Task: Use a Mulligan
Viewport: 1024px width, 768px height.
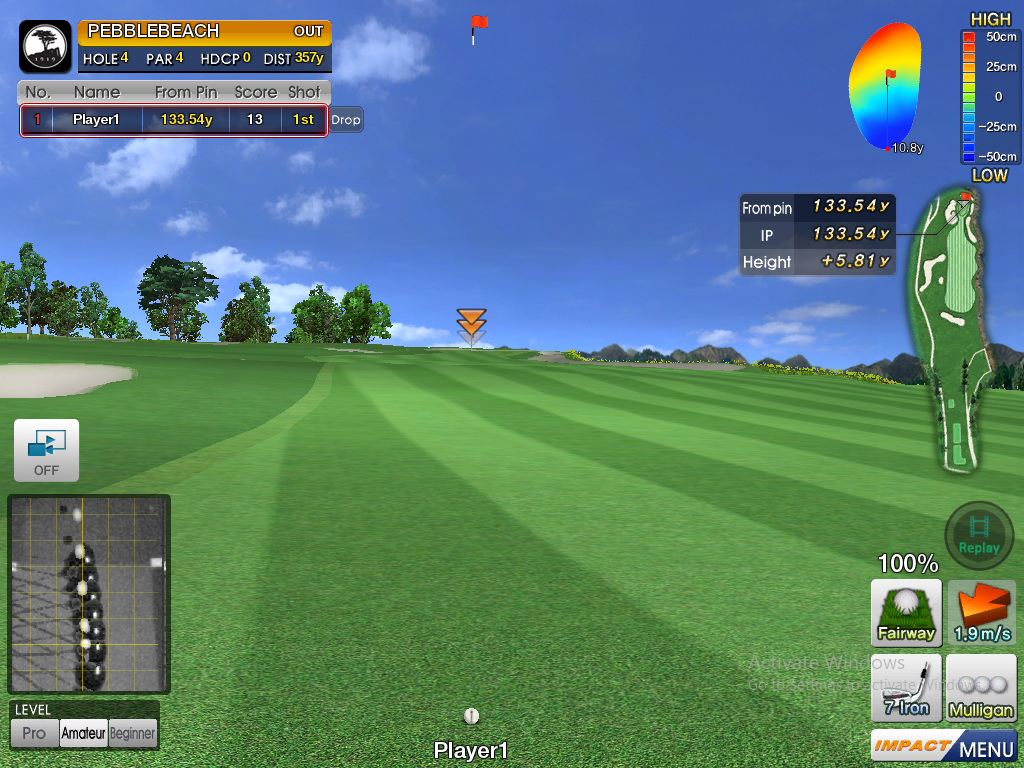Action: coord(981,687)
